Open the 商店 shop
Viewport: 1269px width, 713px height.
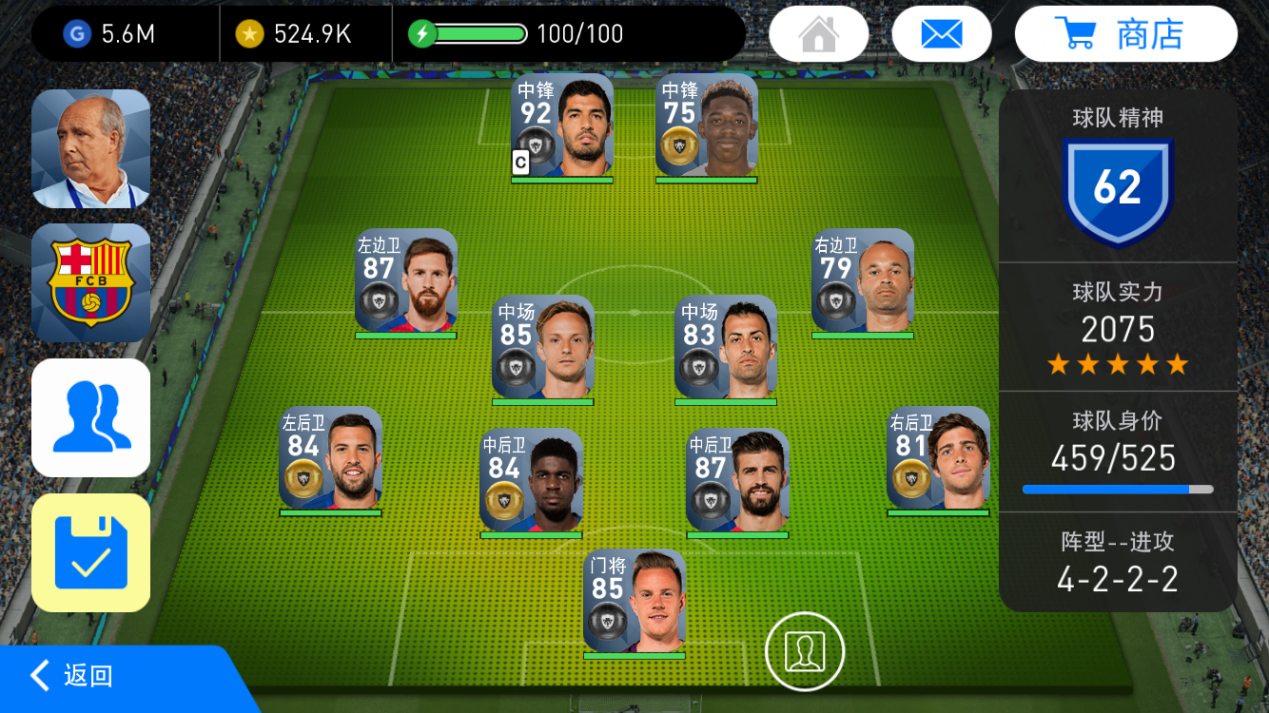coord(1125,34)
